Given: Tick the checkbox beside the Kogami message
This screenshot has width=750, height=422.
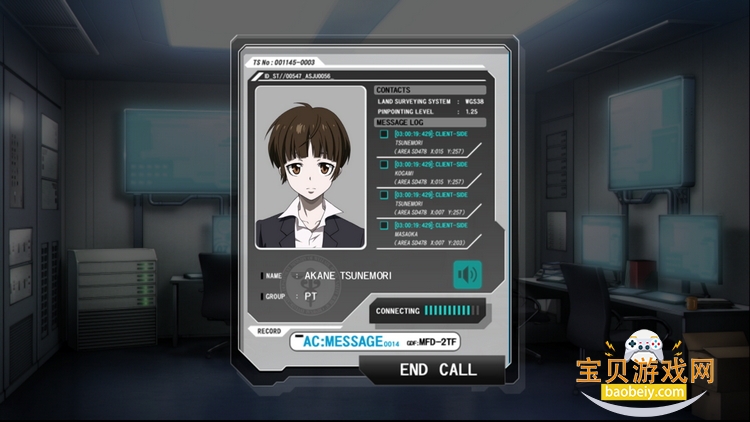Looking at the screenshot, I should pos(384,164).
